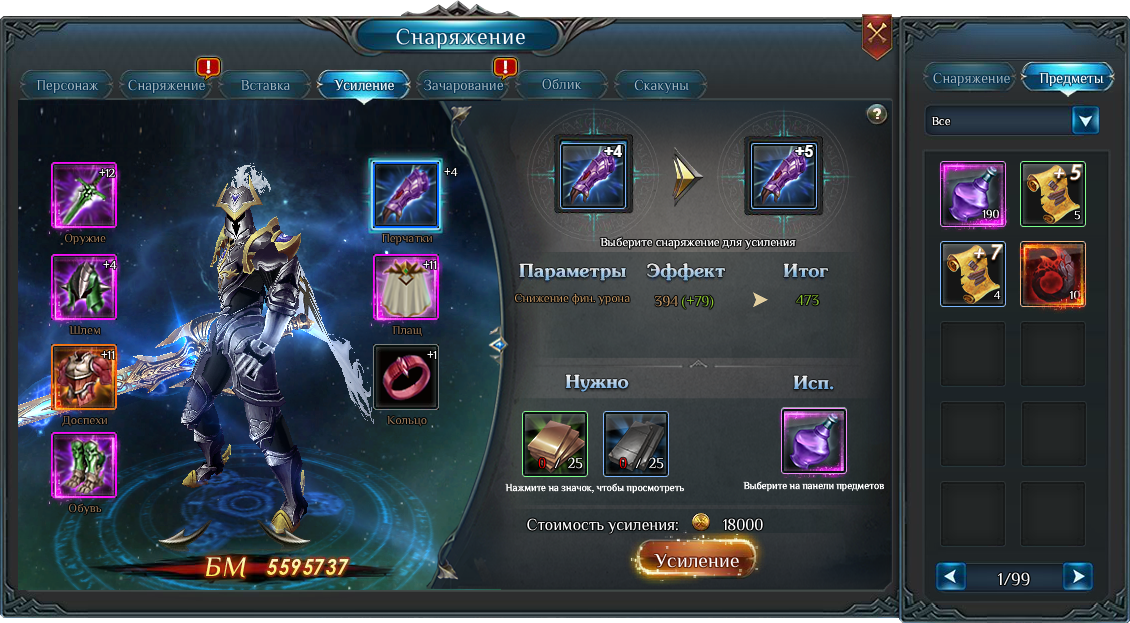1130x623 pixels.
Task: Switch to the Персонаж tab
Action: click(x=67, y=86)
